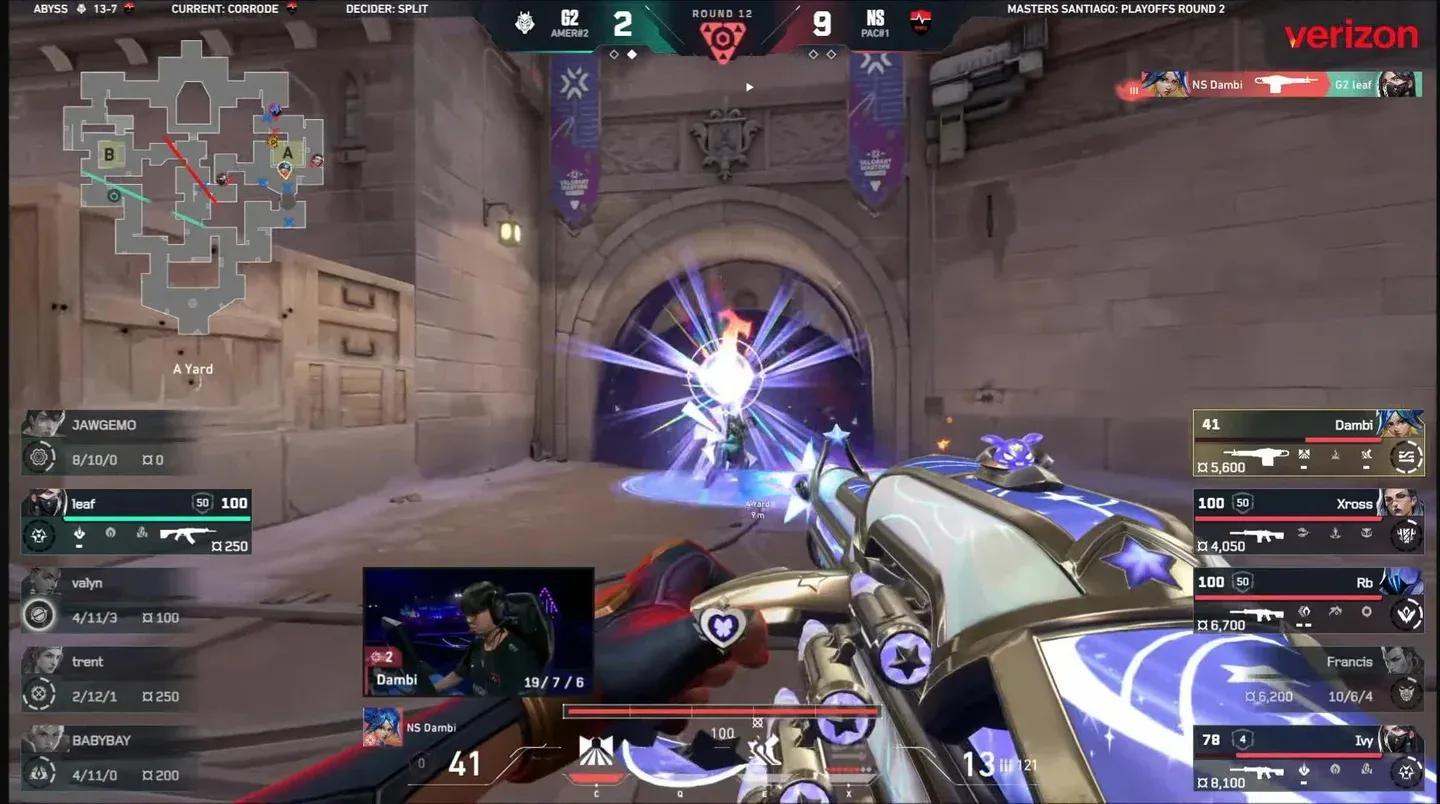Pick trent's player card
The image size is (1440, 804).
click(x=110, y=679)
